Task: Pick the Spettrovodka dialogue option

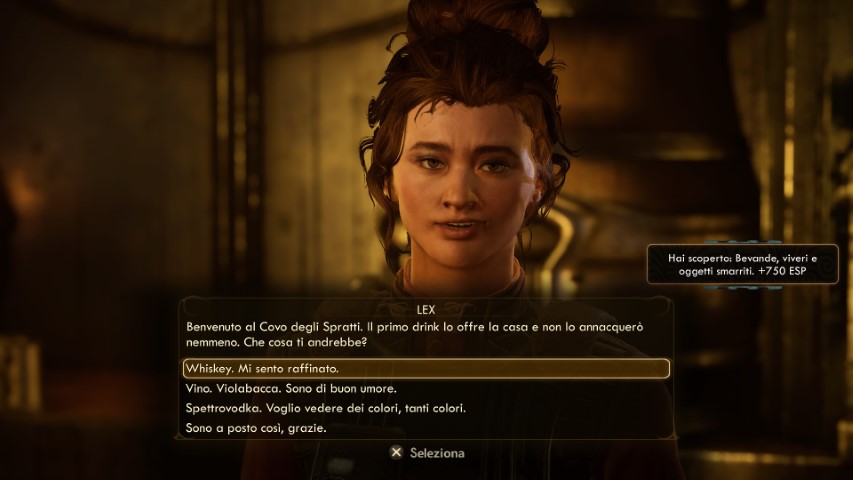Action: (x=326, y=408)
